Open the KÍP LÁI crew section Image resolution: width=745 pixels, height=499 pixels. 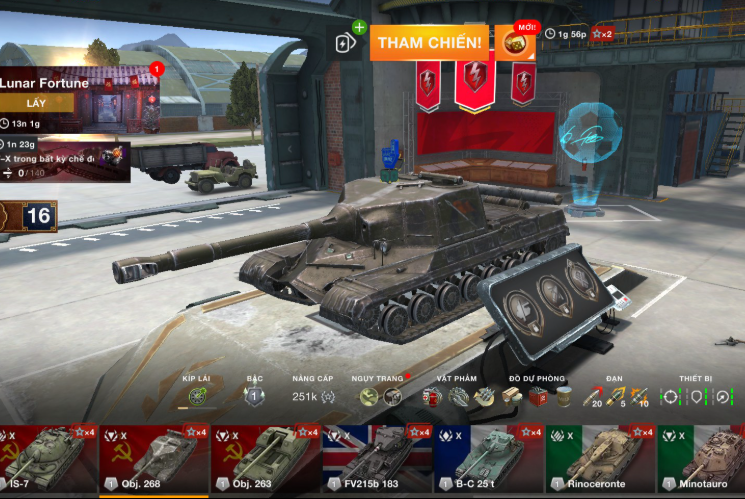(197, 396)
